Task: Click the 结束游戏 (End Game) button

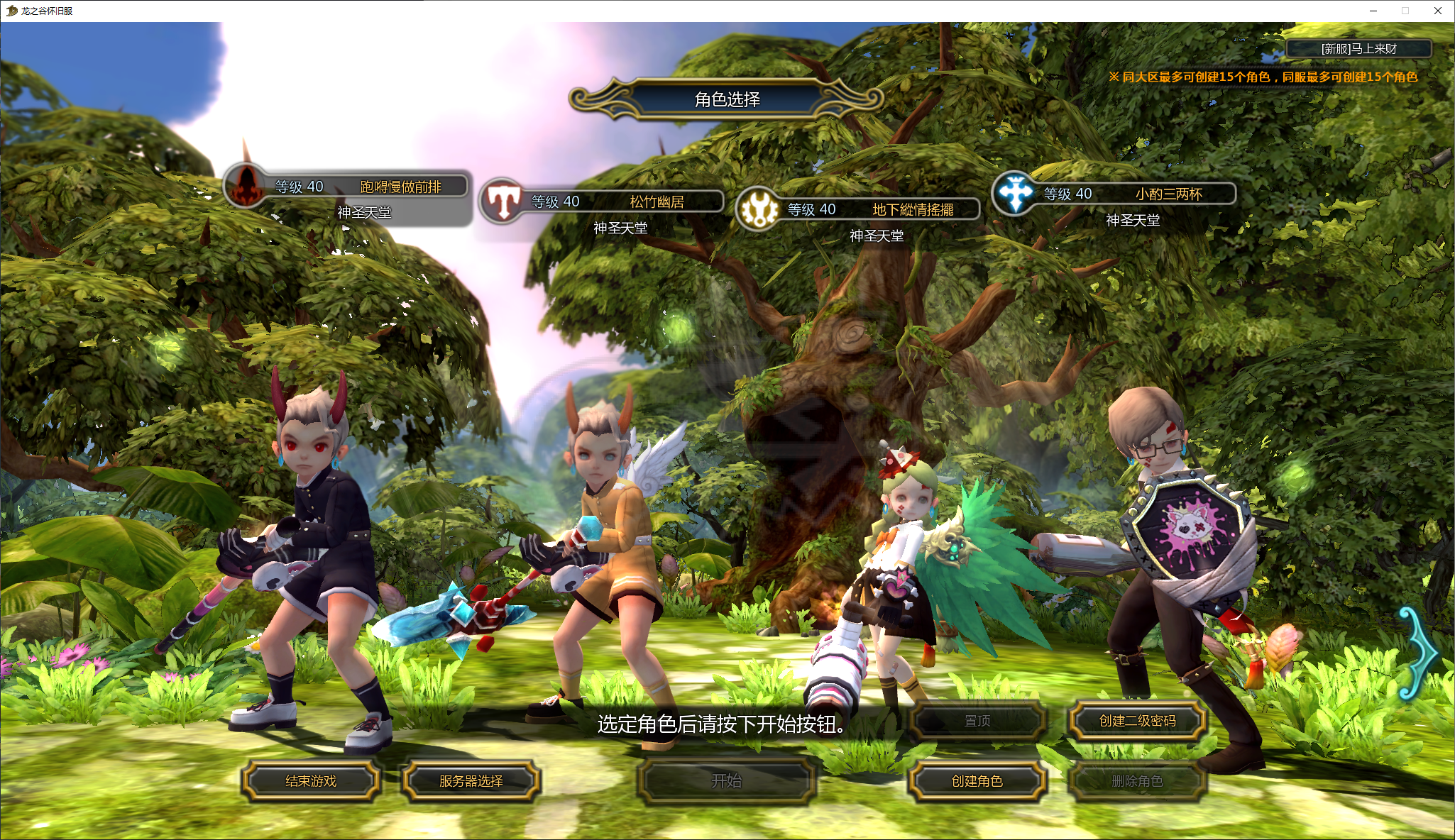Action: coord(311,781)
